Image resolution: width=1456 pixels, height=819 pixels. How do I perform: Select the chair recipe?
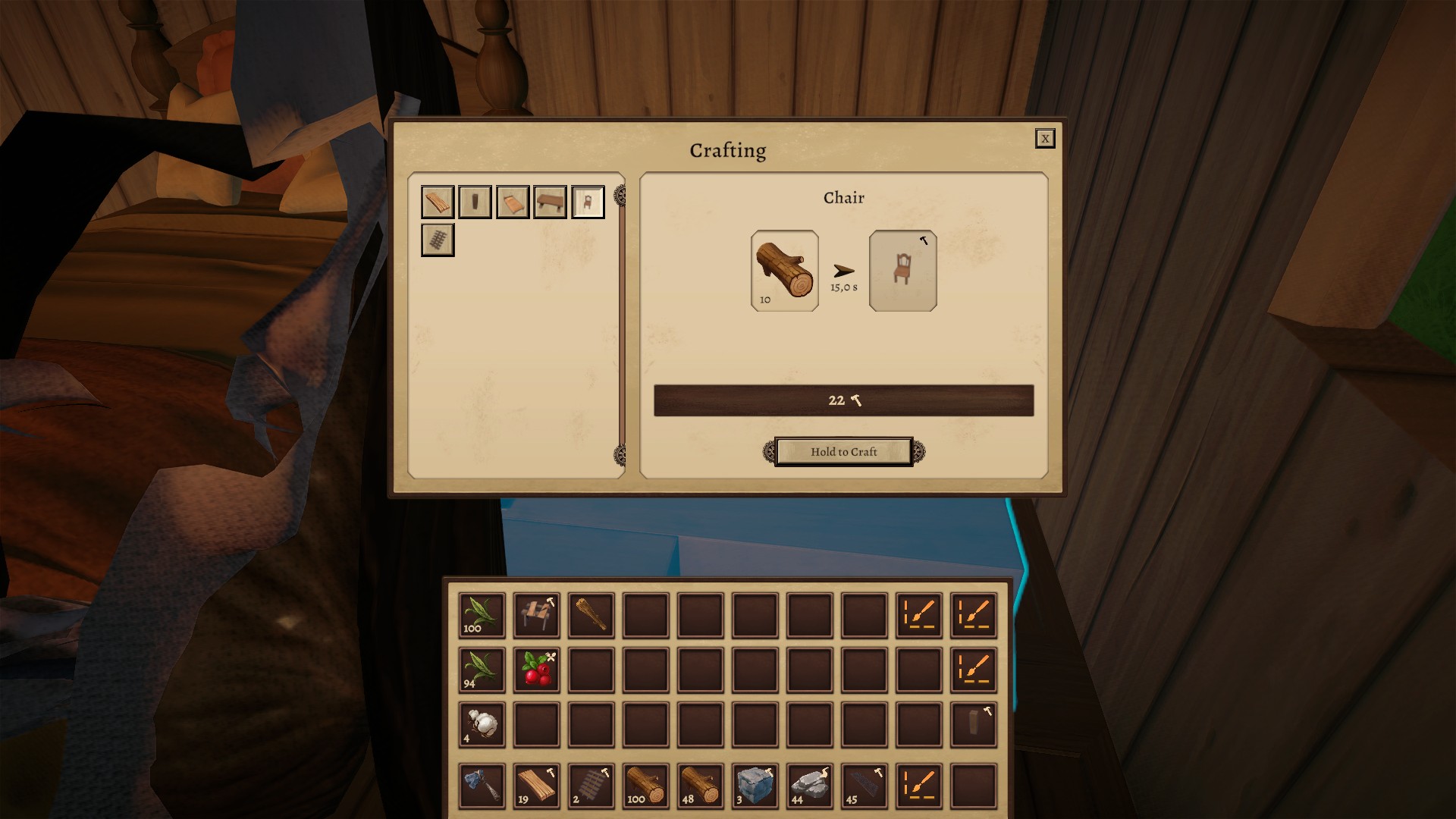pos(588,202)
